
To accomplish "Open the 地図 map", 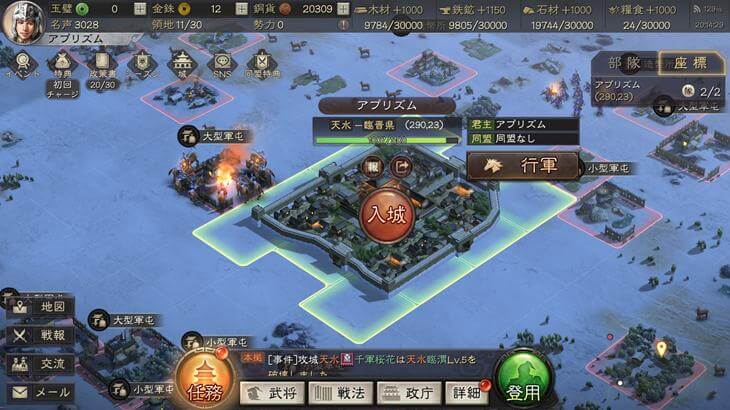I will click(39, 306).
